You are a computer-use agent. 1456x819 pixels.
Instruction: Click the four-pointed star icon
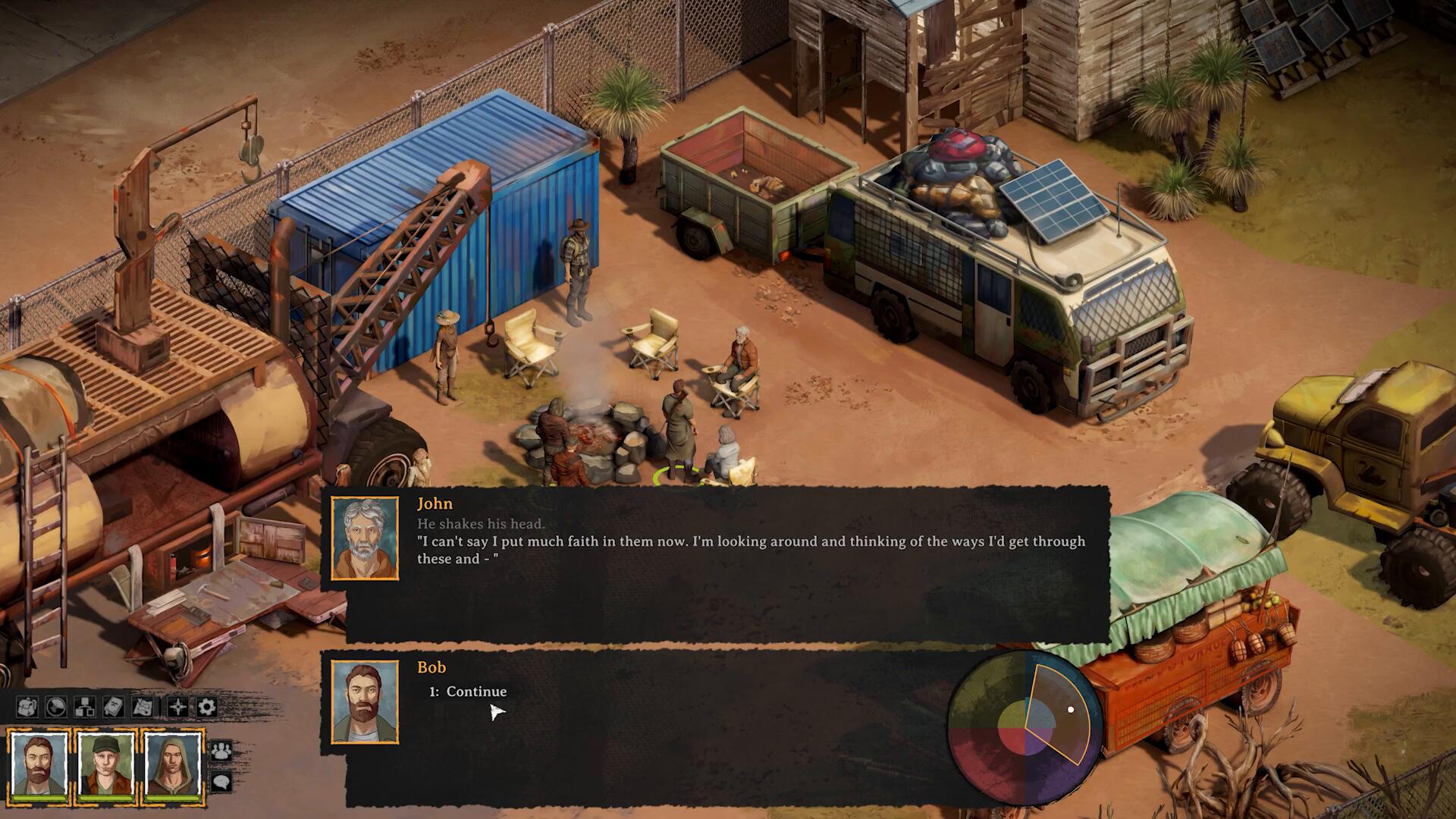click(177, 708)
